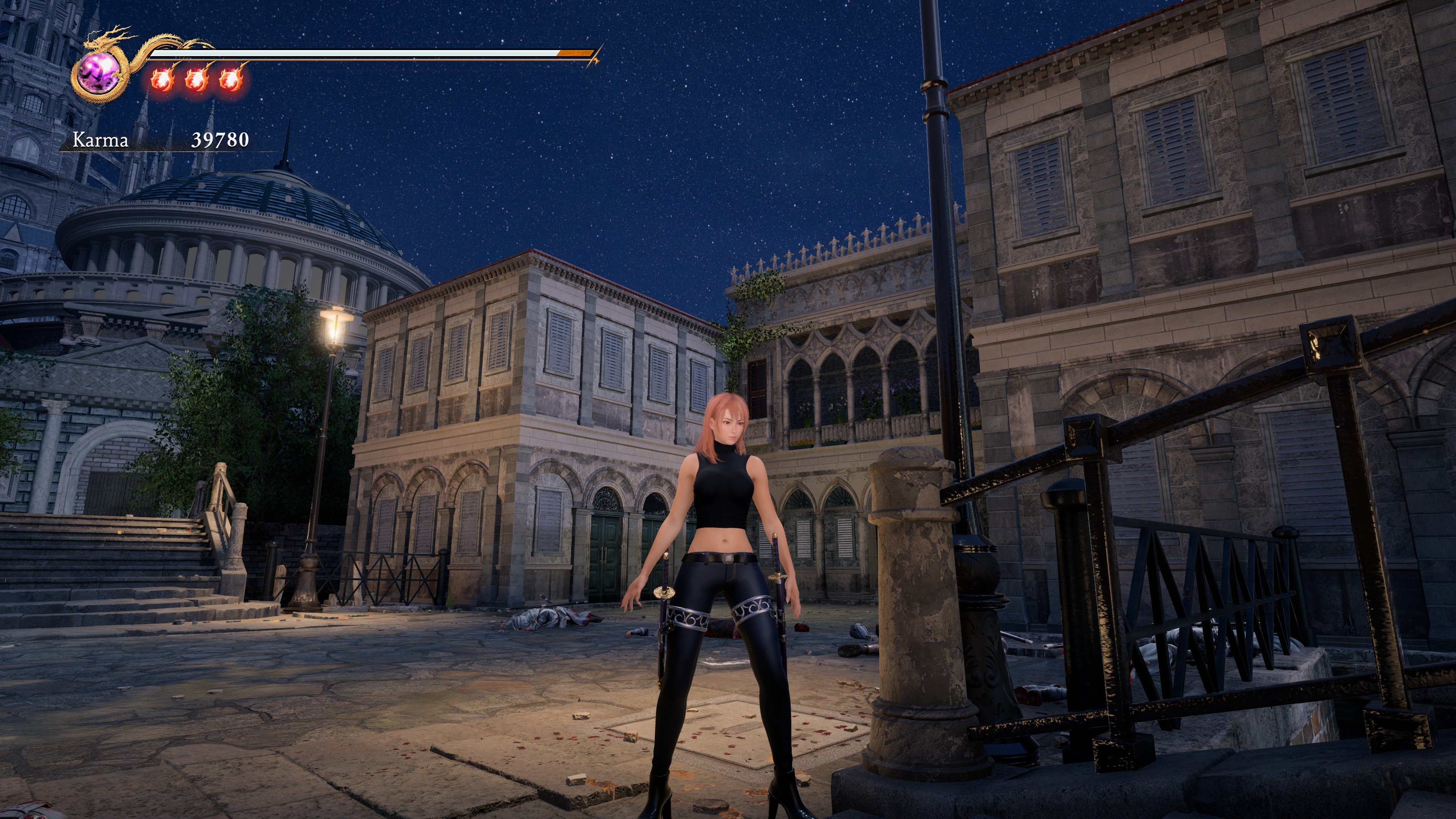Click the purple Ninpo orb icon
Image resolution: width=1456 pixels, height=819 pixels.
98,74
